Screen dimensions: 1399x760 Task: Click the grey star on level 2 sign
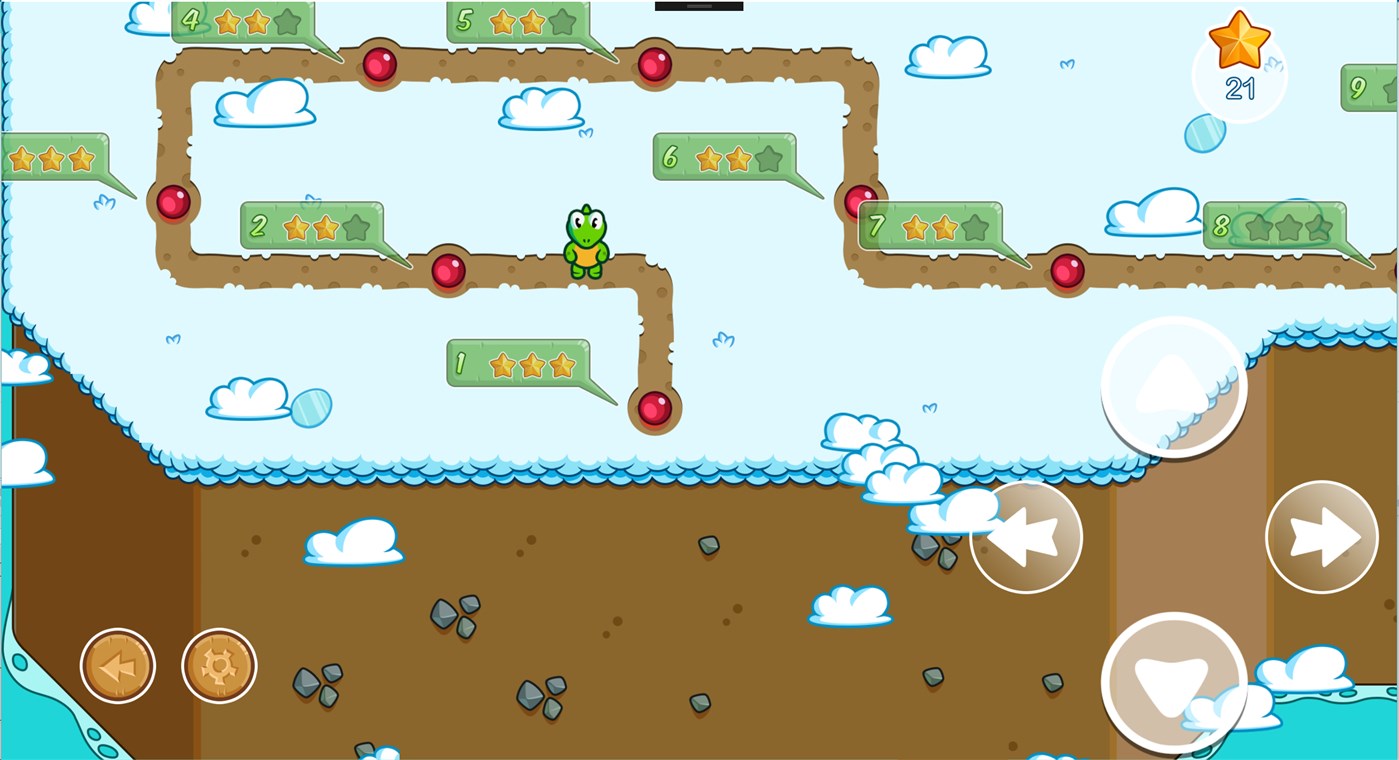click(x=357, y=227)
